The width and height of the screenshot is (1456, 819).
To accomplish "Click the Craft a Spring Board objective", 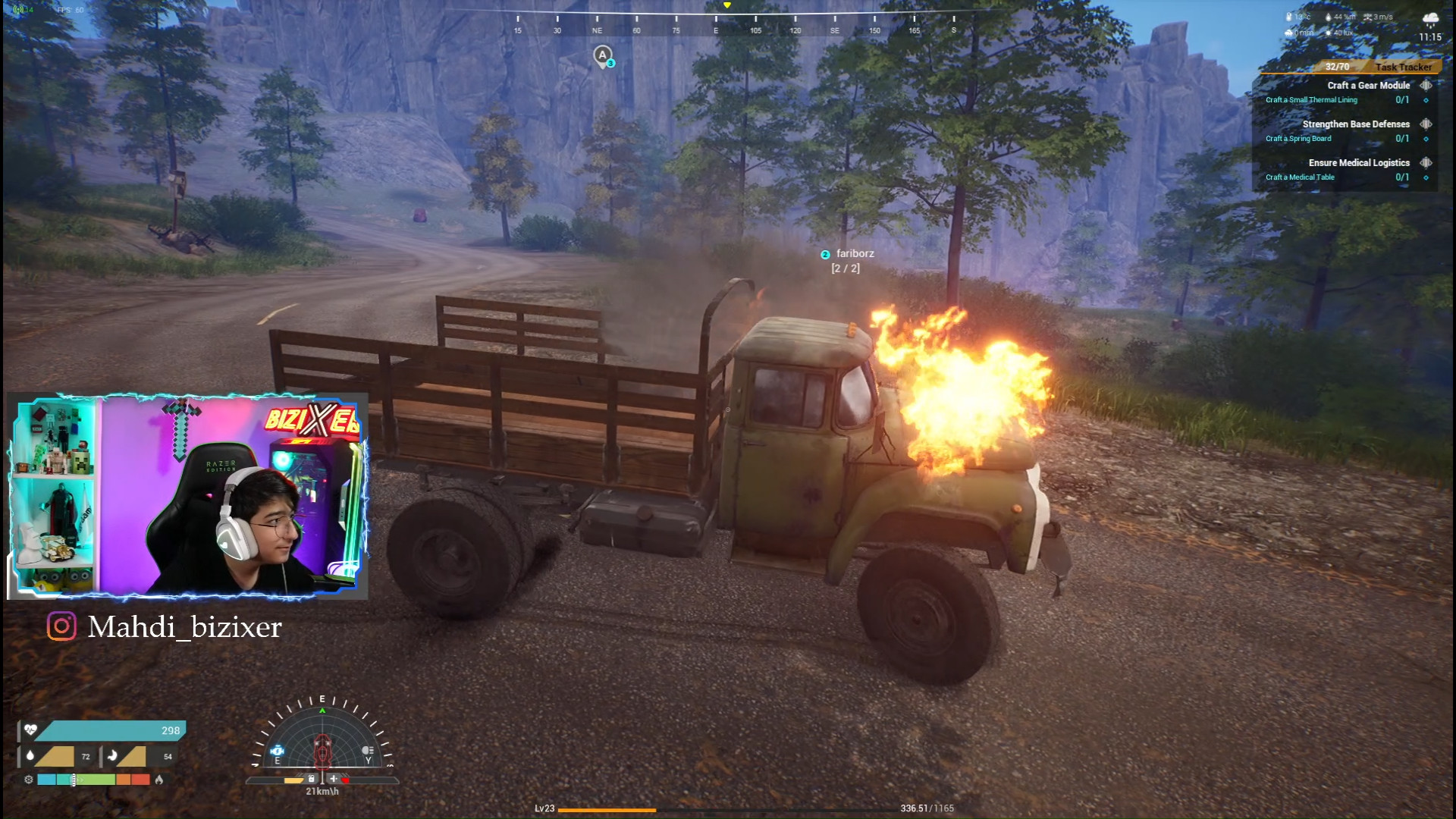I will [x=1298, y=139].
